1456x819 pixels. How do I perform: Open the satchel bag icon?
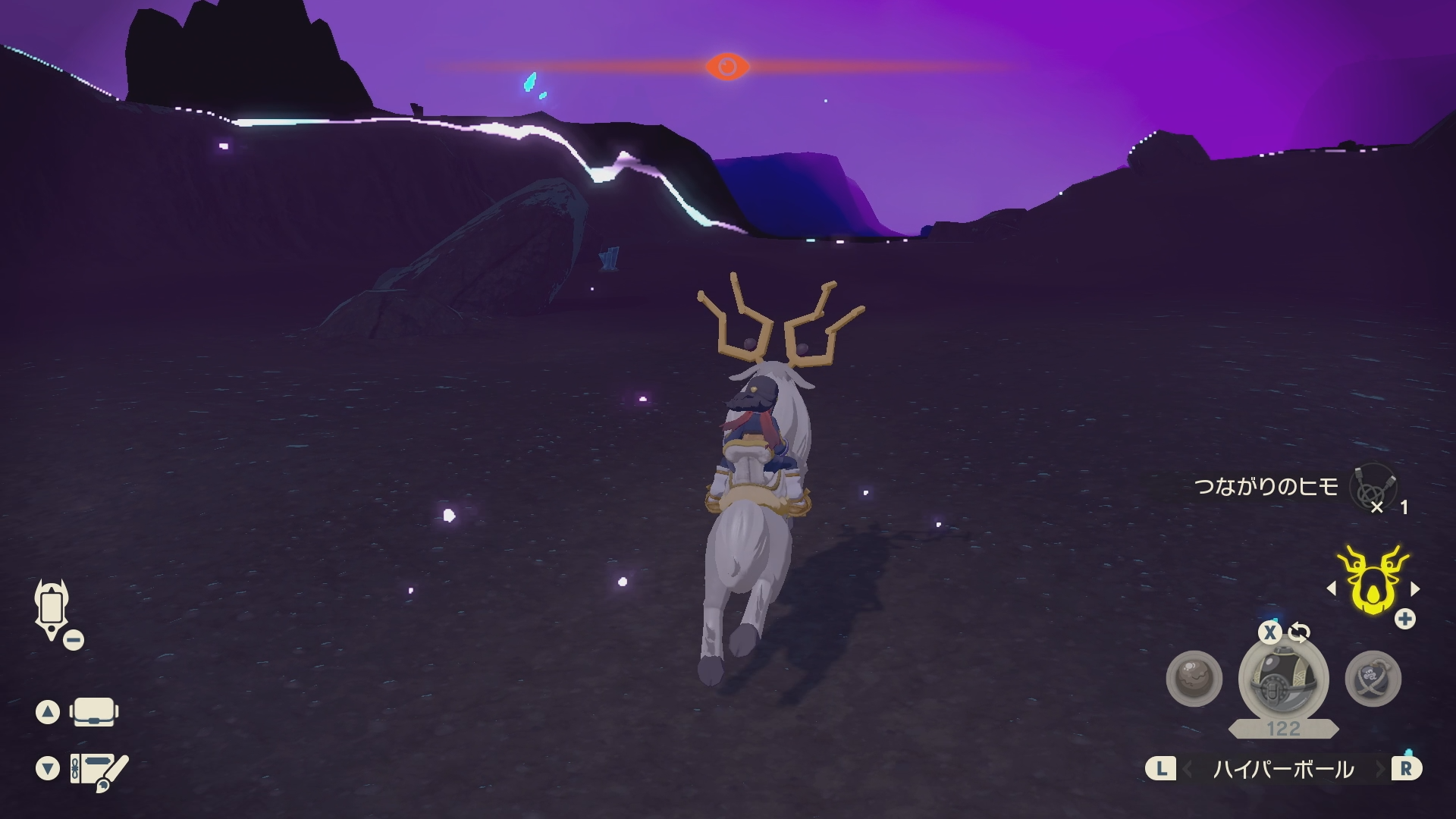[94, 712]
